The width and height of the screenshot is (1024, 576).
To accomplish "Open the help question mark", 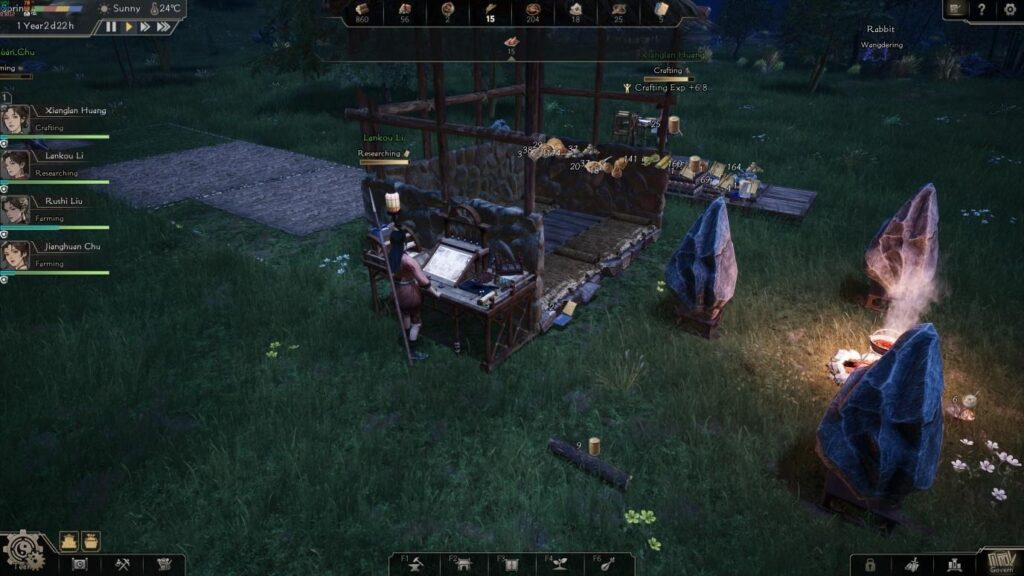I will 982,9.
